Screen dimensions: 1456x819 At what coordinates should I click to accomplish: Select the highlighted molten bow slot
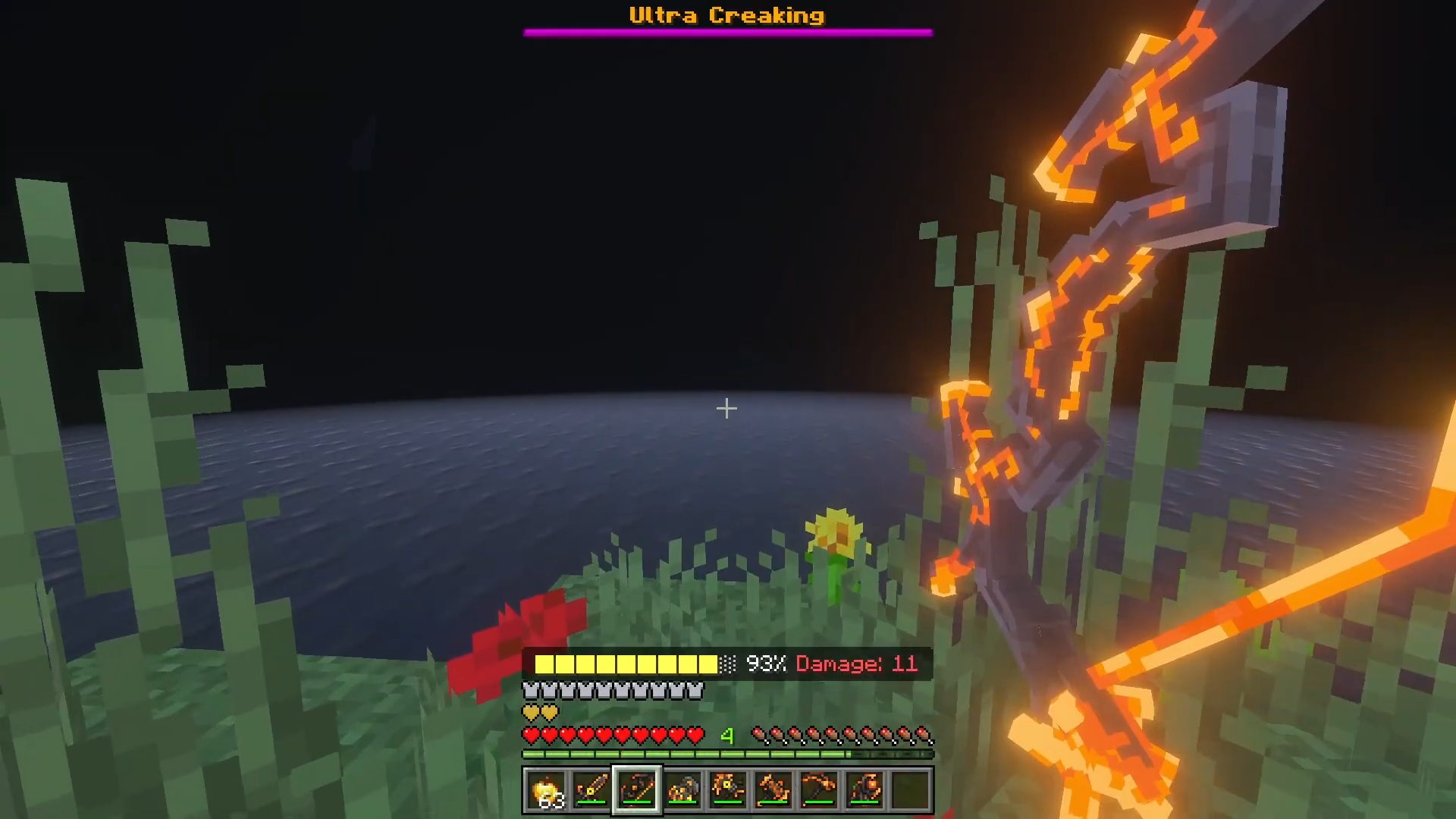(x=637, y=790)
